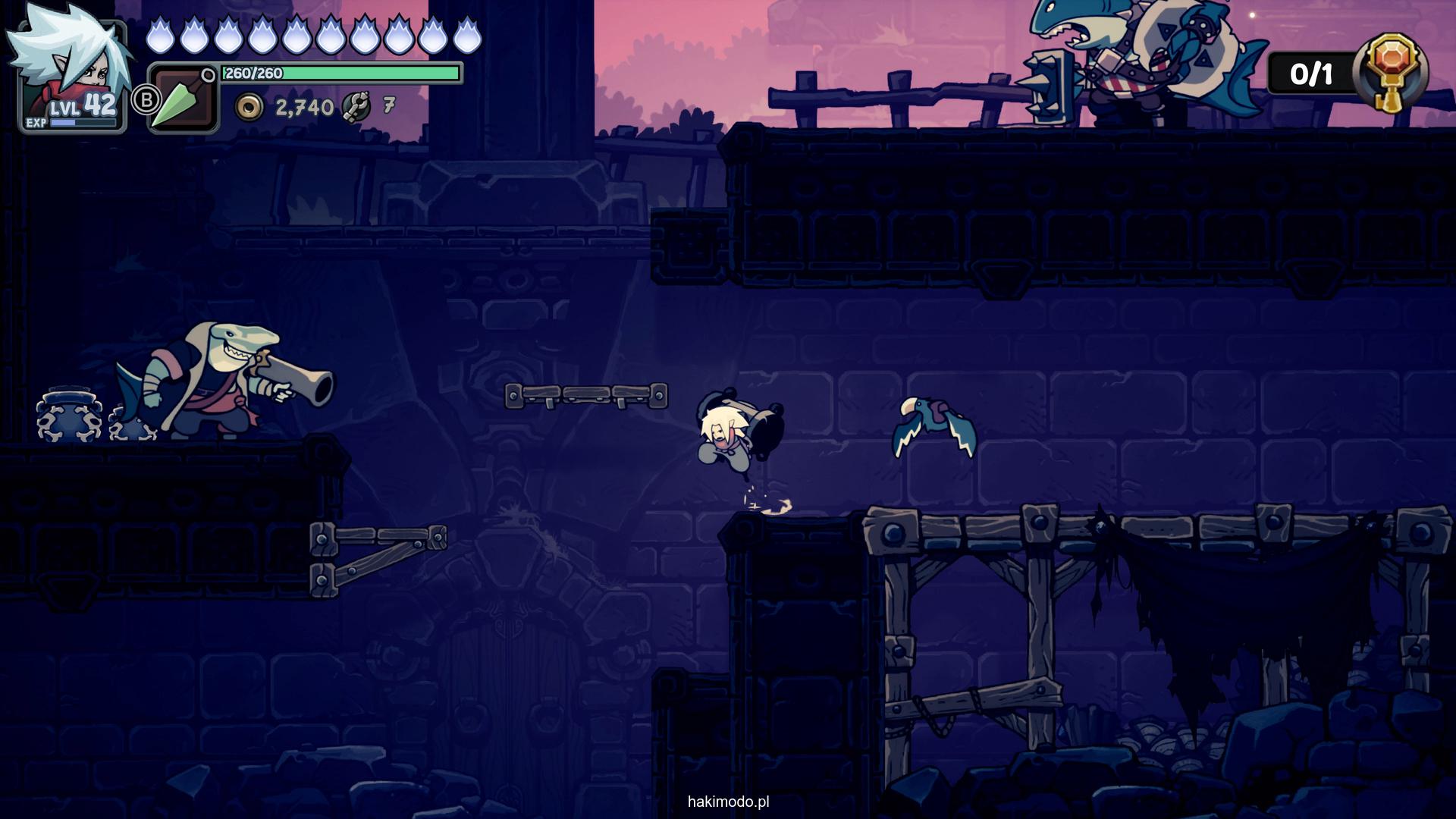Click the gold coin currency icon
Screen dimensions: 1456x819
pyautogui.click(x=249, y=108)
